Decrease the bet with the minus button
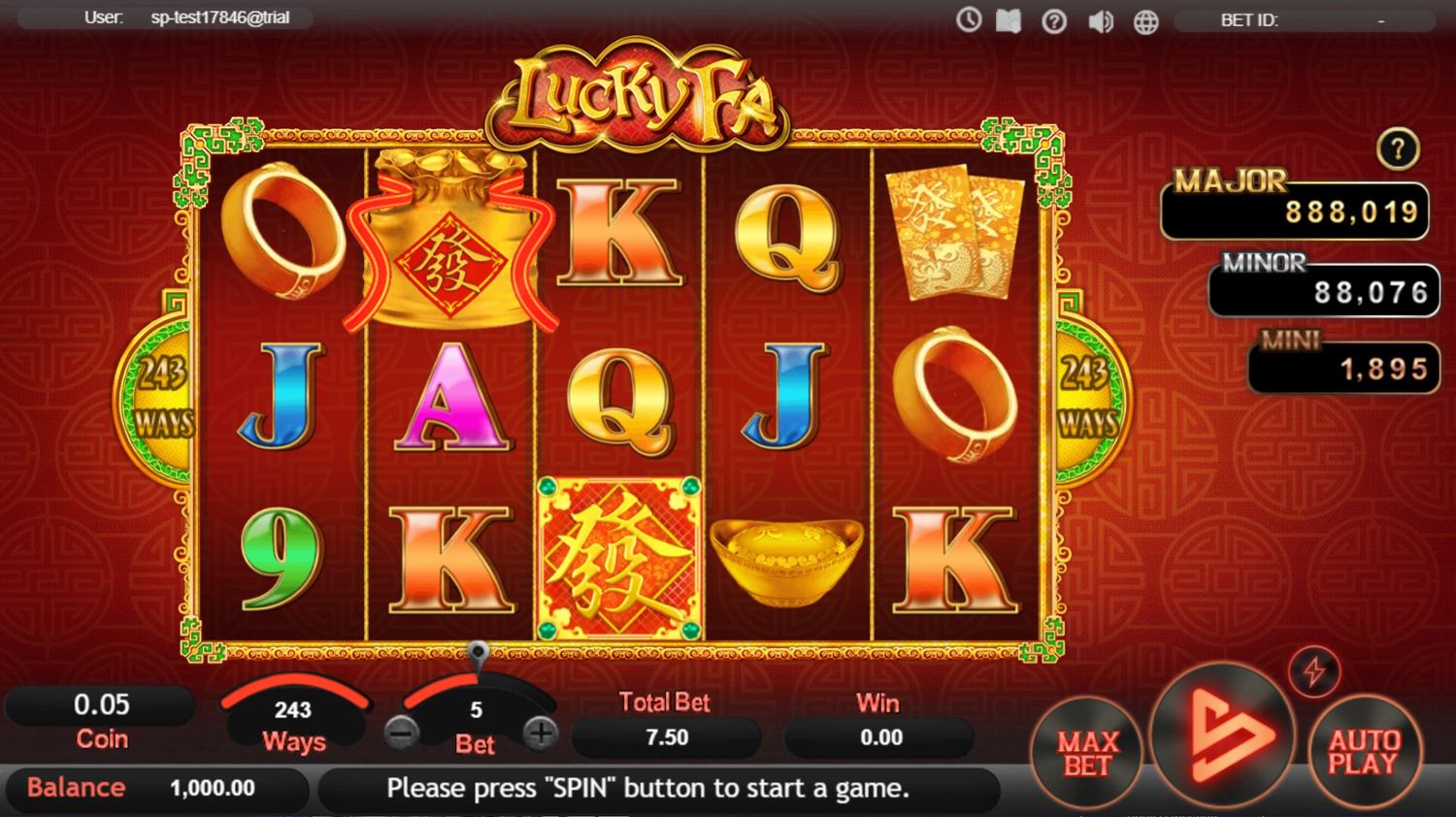This screenshot has height=817, width=1456. 401,733
